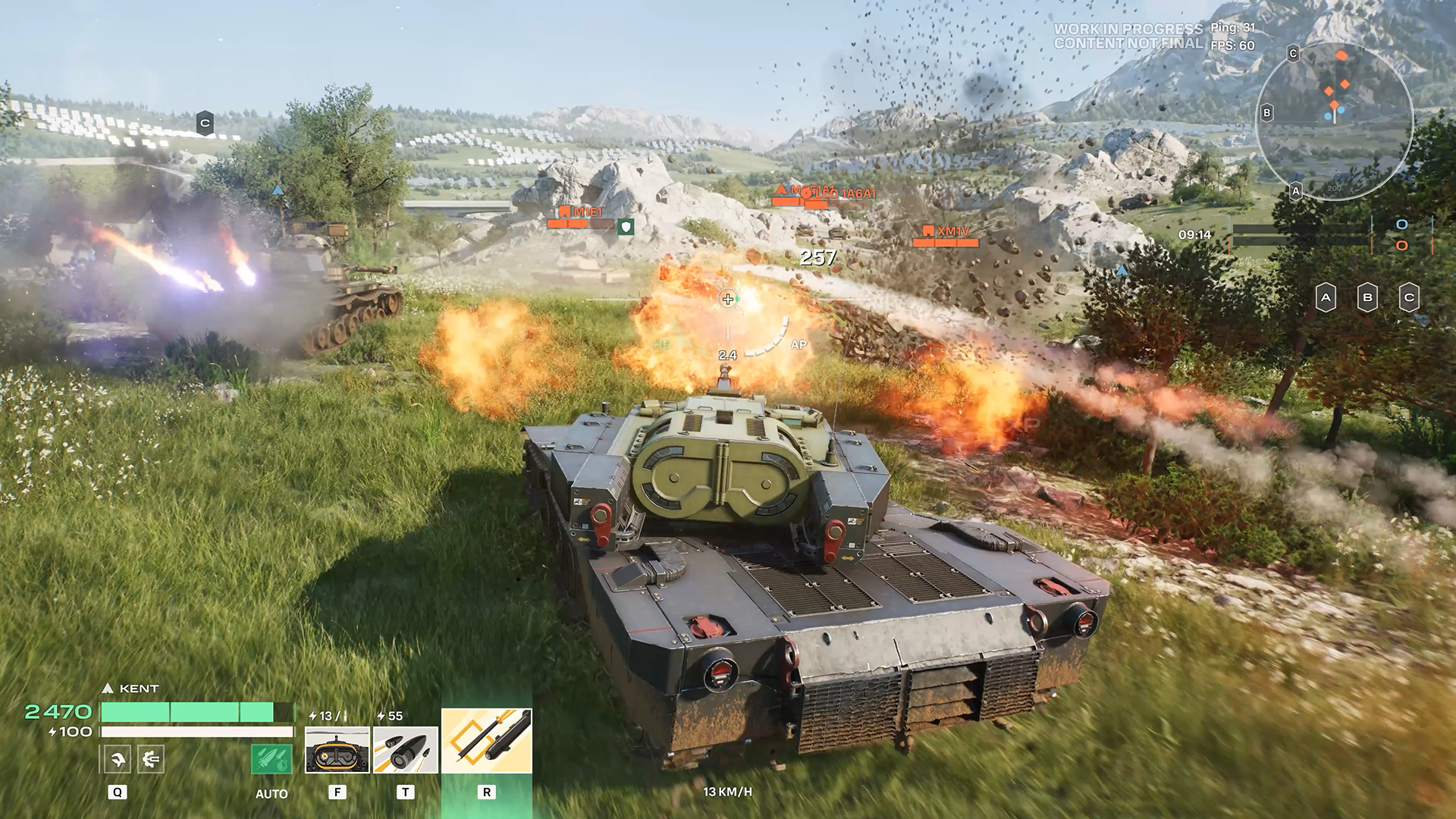Select objective tab C below the minimap
This screenshot has width=1456, height=819.
(1408, 298)
